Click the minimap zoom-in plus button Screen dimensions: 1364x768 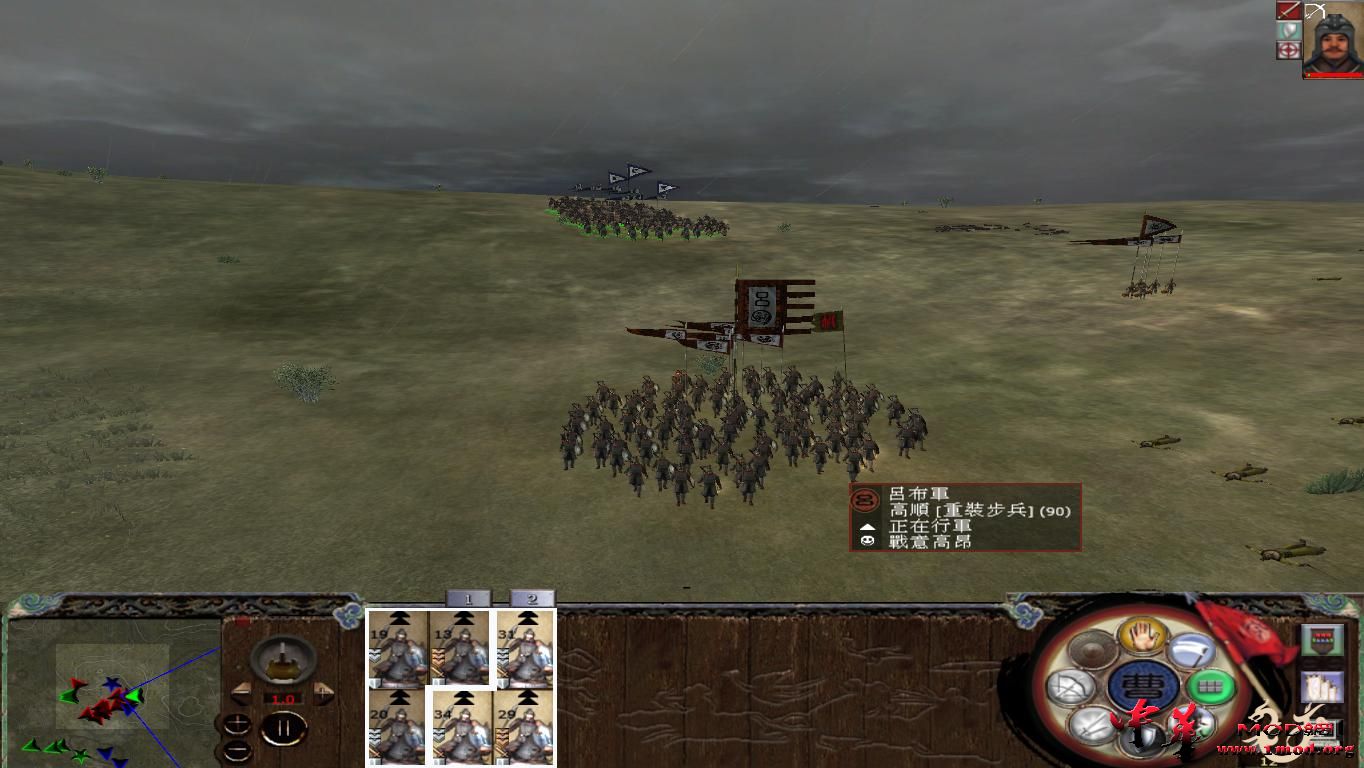point(237,724)
